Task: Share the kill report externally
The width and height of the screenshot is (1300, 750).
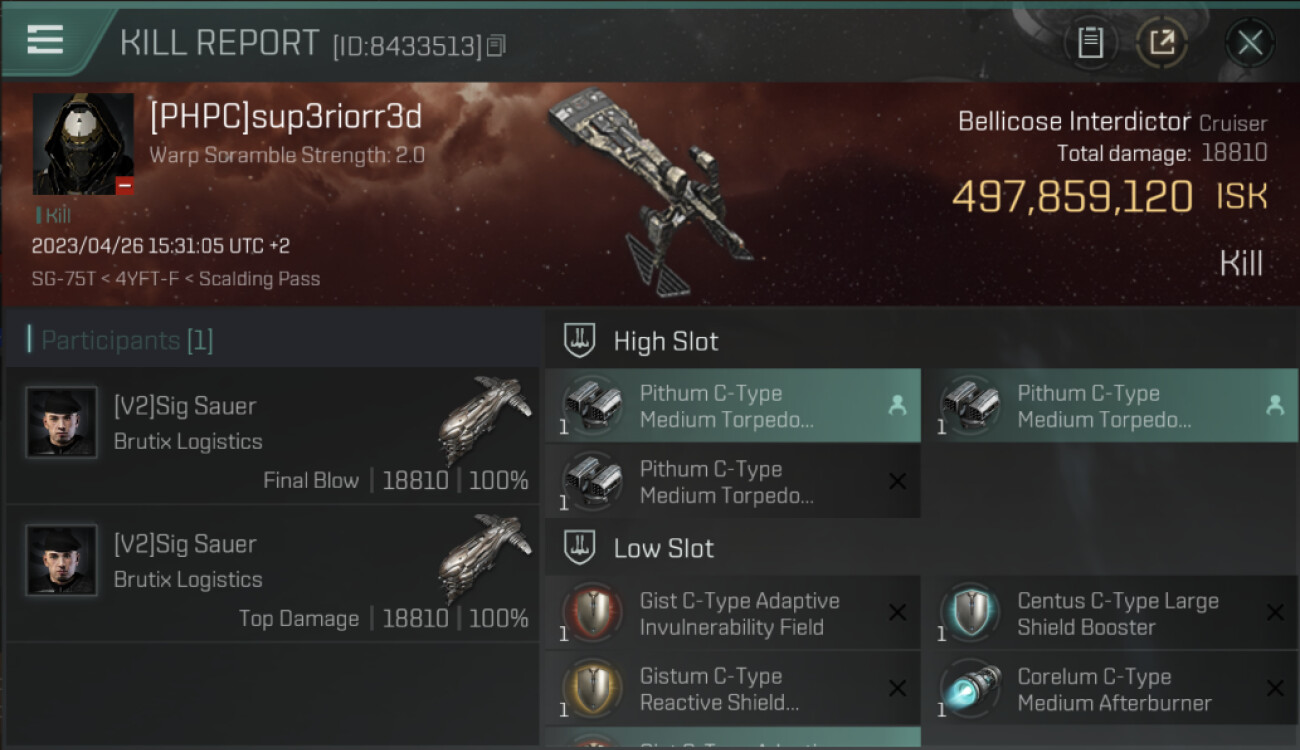Action: pos(1161,42)
